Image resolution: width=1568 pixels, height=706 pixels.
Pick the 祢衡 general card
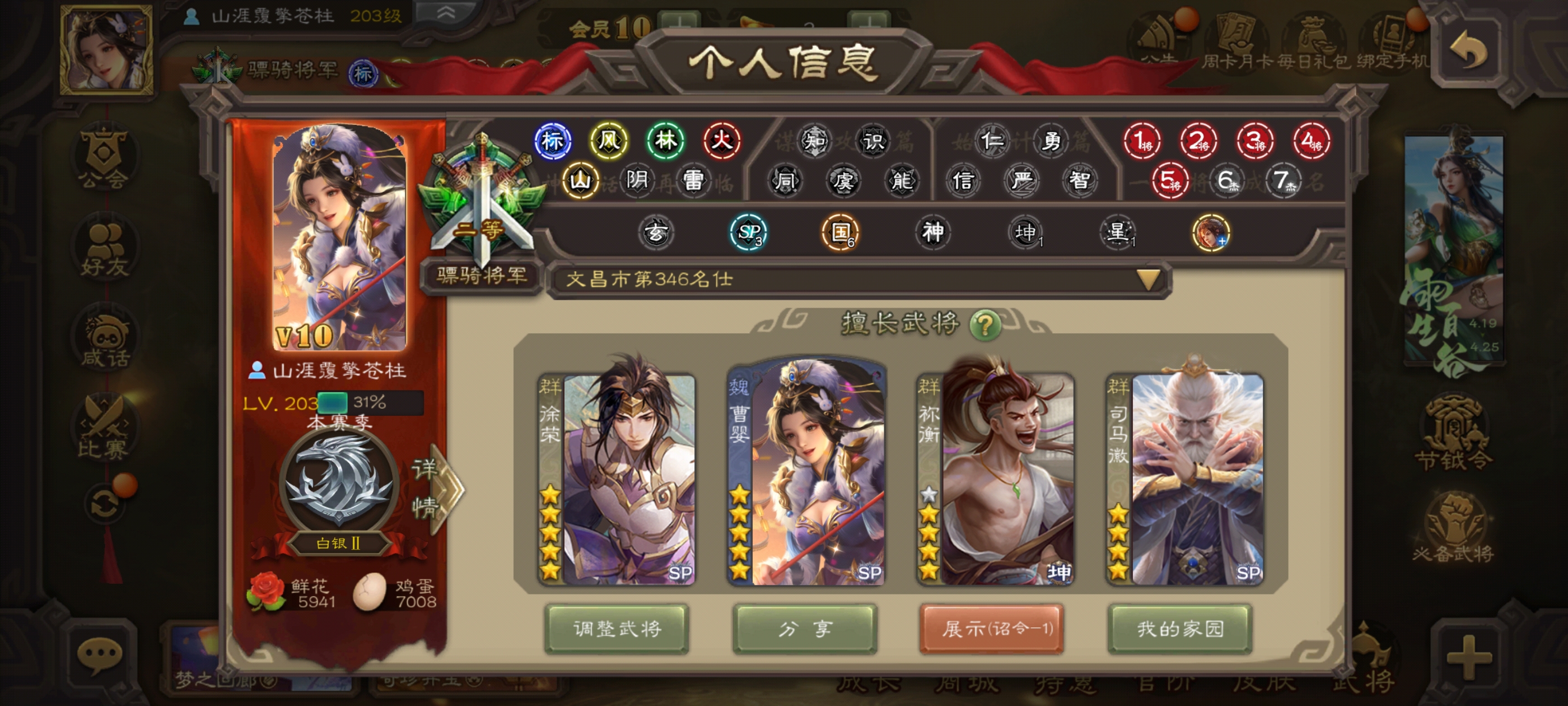click(995, 478)
